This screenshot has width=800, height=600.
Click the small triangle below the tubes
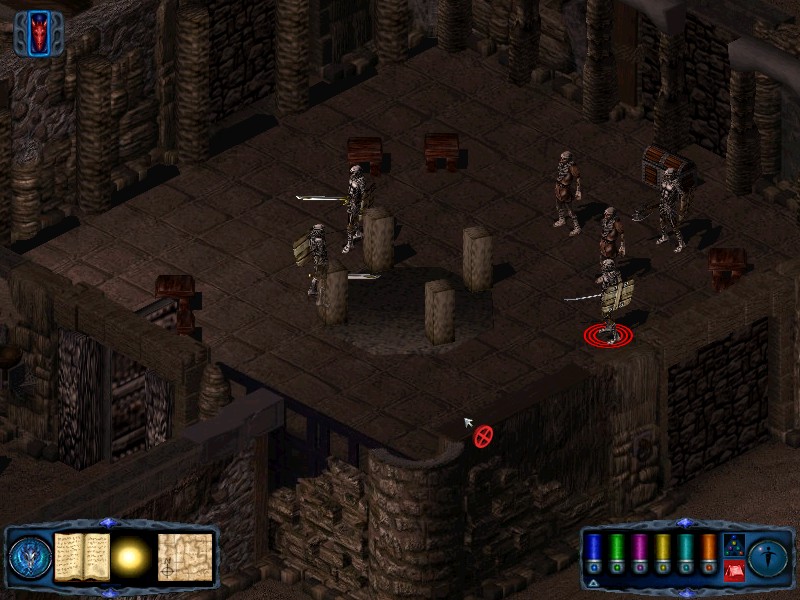594,582
